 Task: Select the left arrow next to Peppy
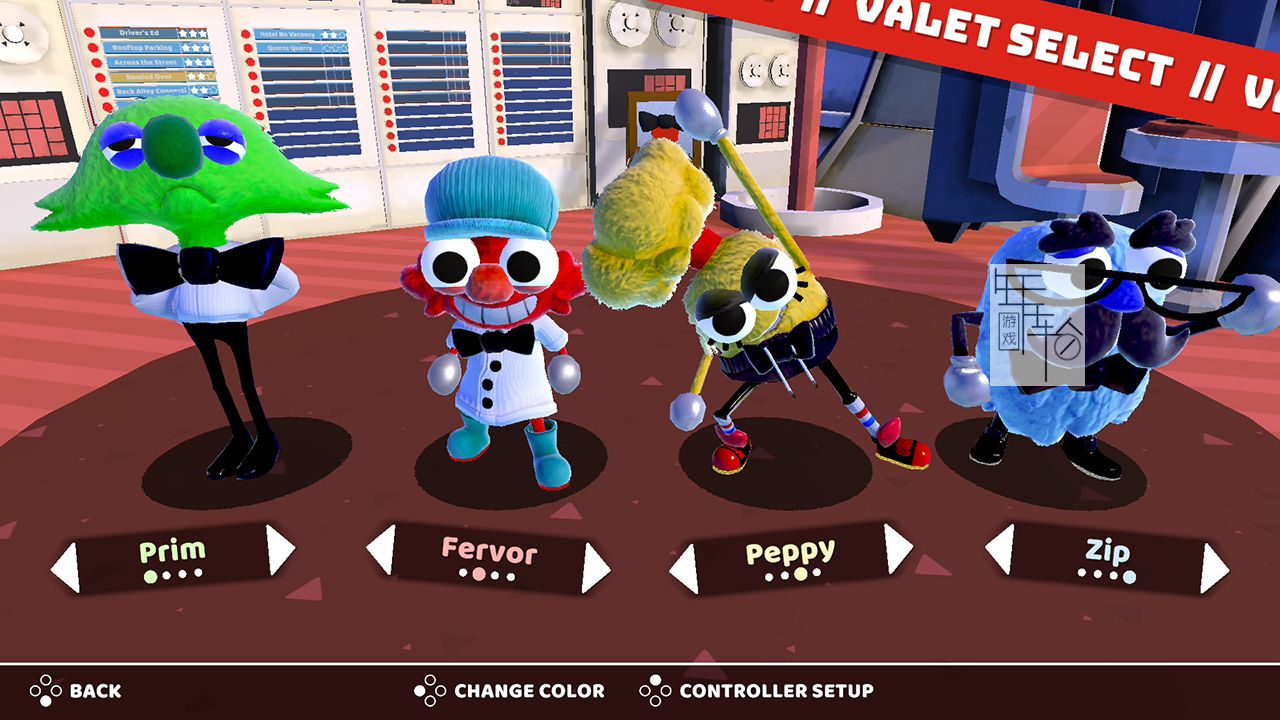683,569
